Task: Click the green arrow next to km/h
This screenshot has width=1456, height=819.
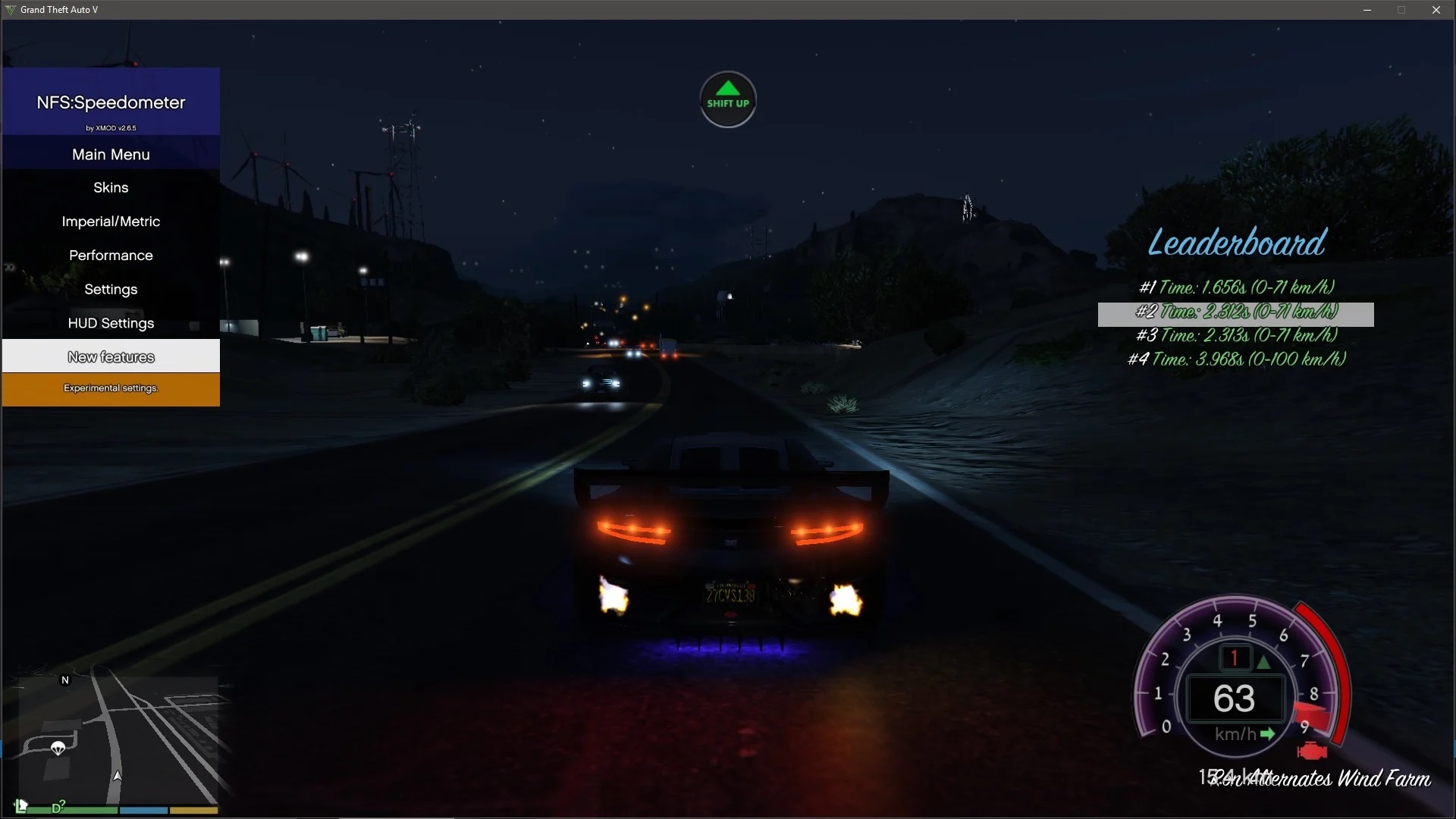Action: pyautogui.click(x=1268, y=733)
